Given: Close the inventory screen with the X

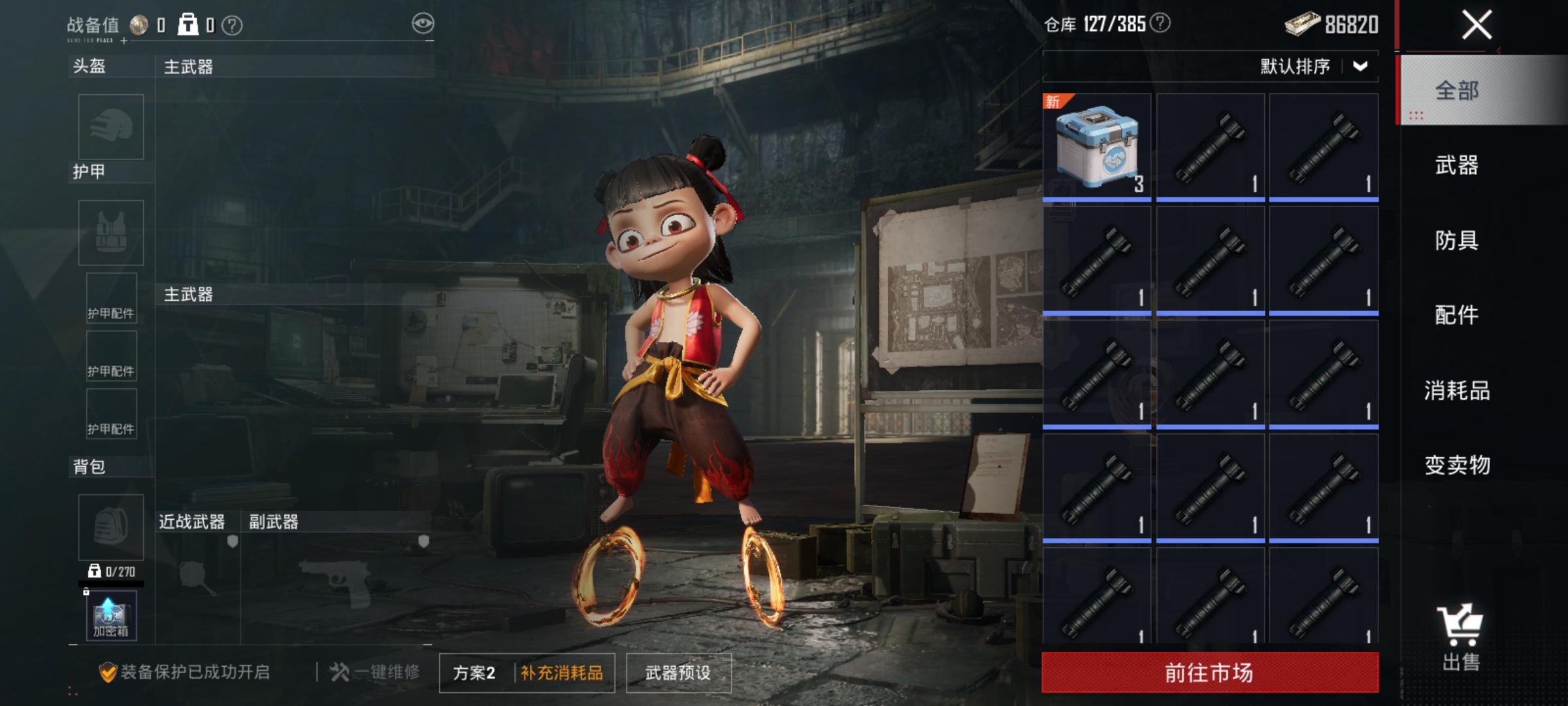Looking at the screenshot, I should point(1477,25).
